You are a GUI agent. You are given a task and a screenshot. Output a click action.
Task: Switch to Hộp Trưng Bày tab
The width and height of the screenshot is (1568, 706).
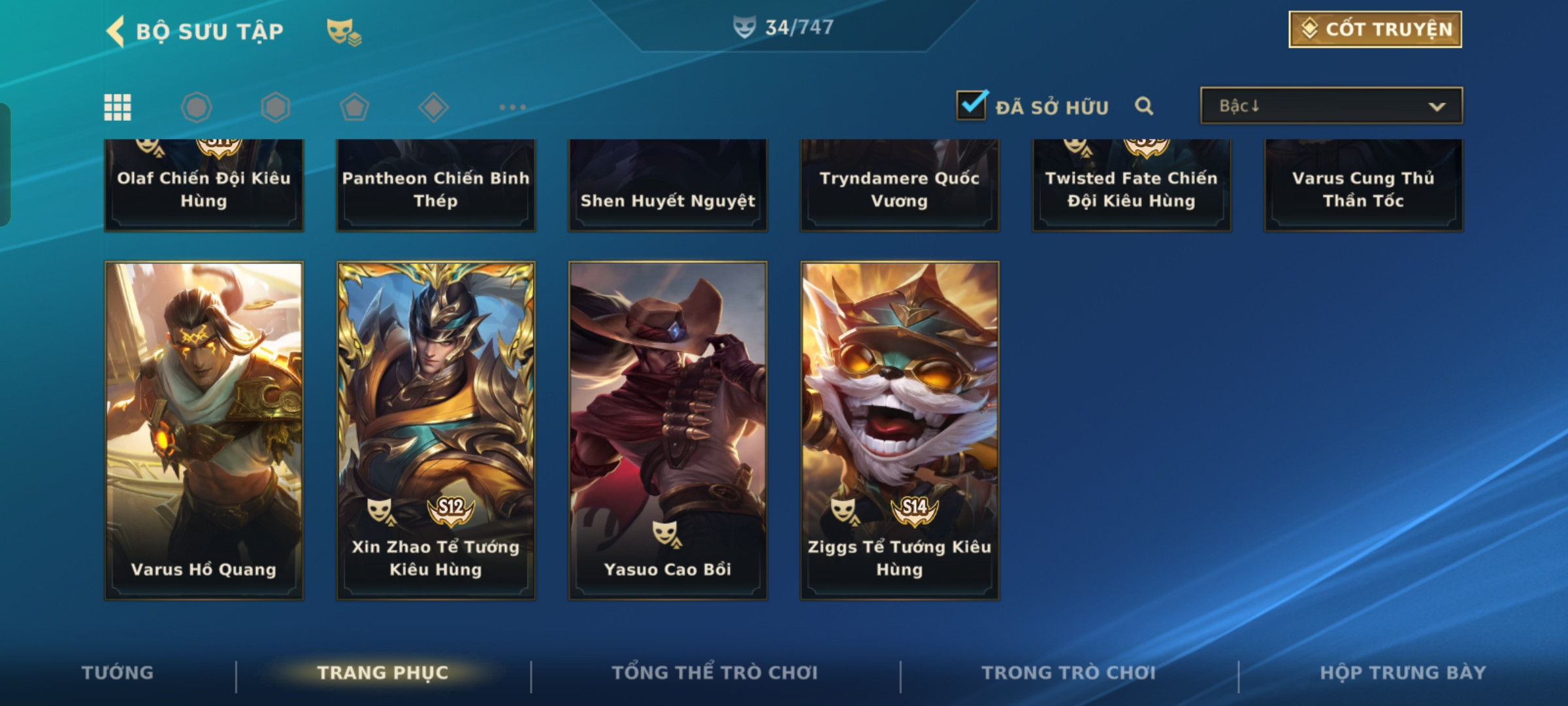[1403, 673]
